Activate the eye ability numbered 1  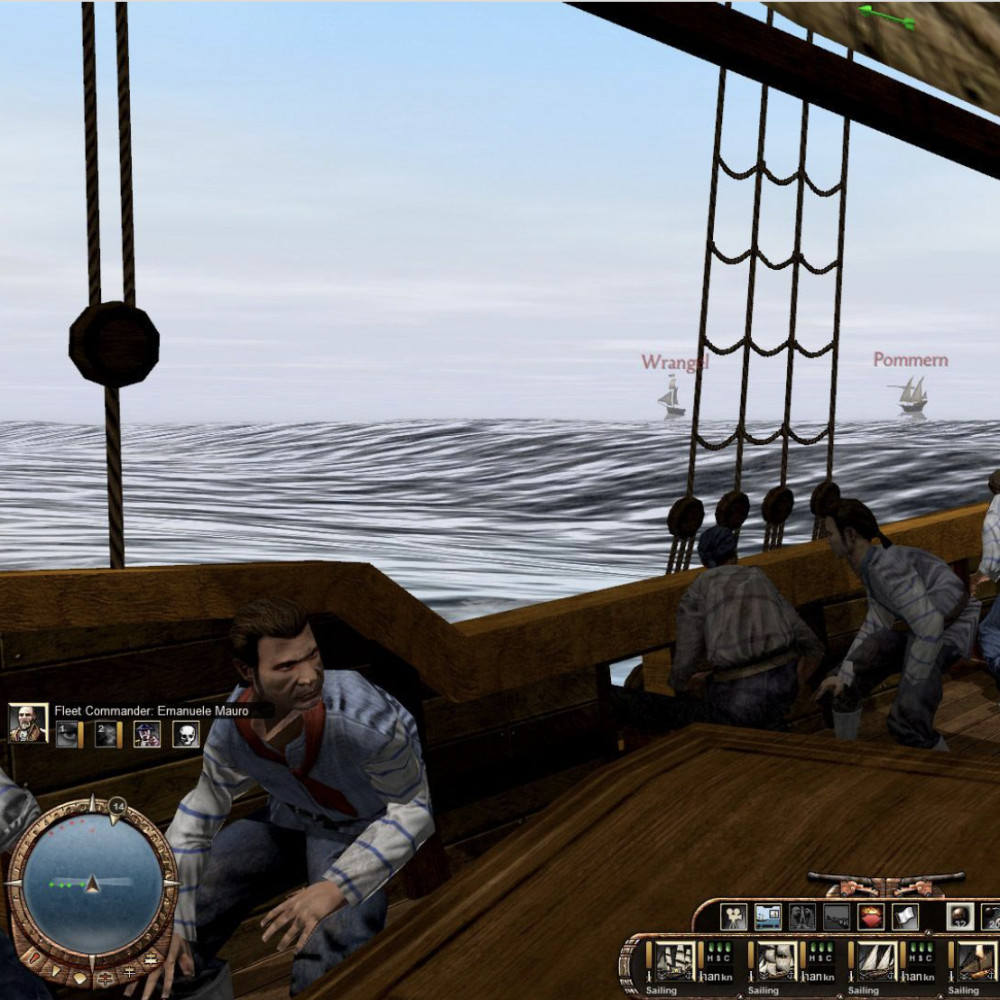click(67, 735)
